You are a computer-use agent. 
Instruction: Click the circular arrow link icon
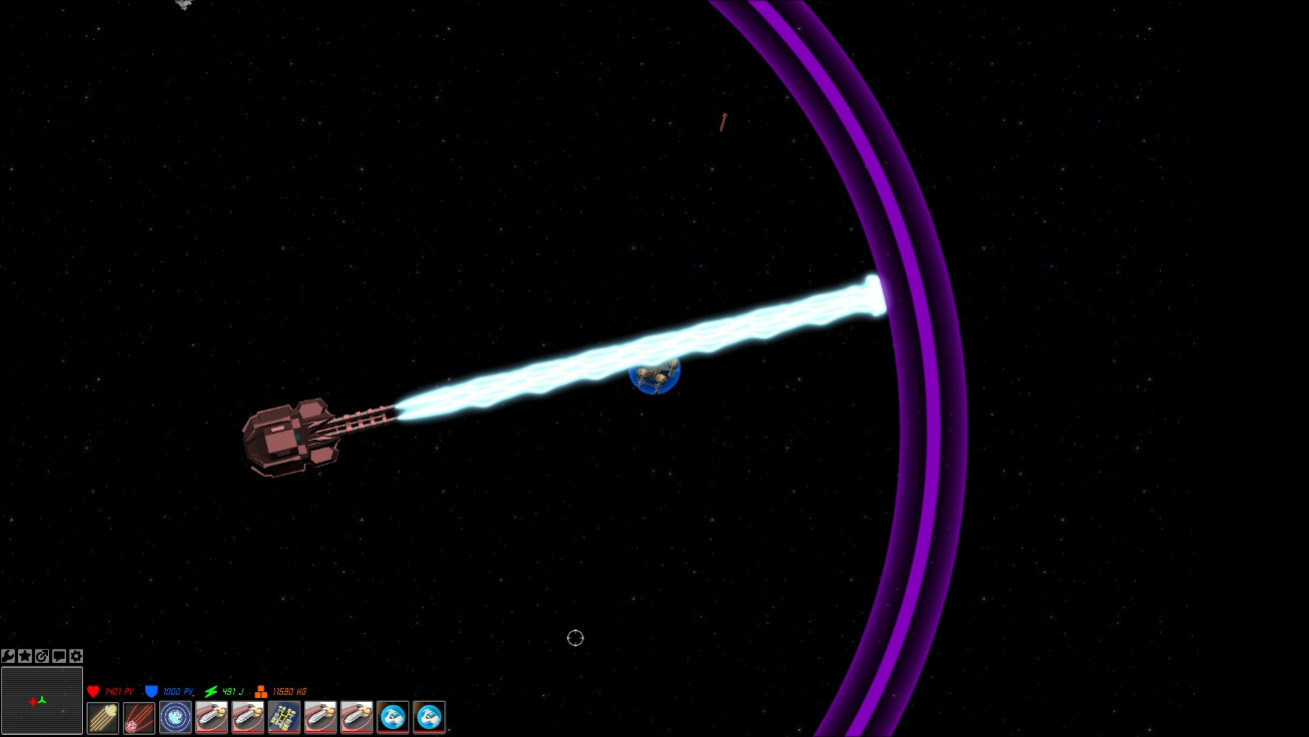coord(42,656)
